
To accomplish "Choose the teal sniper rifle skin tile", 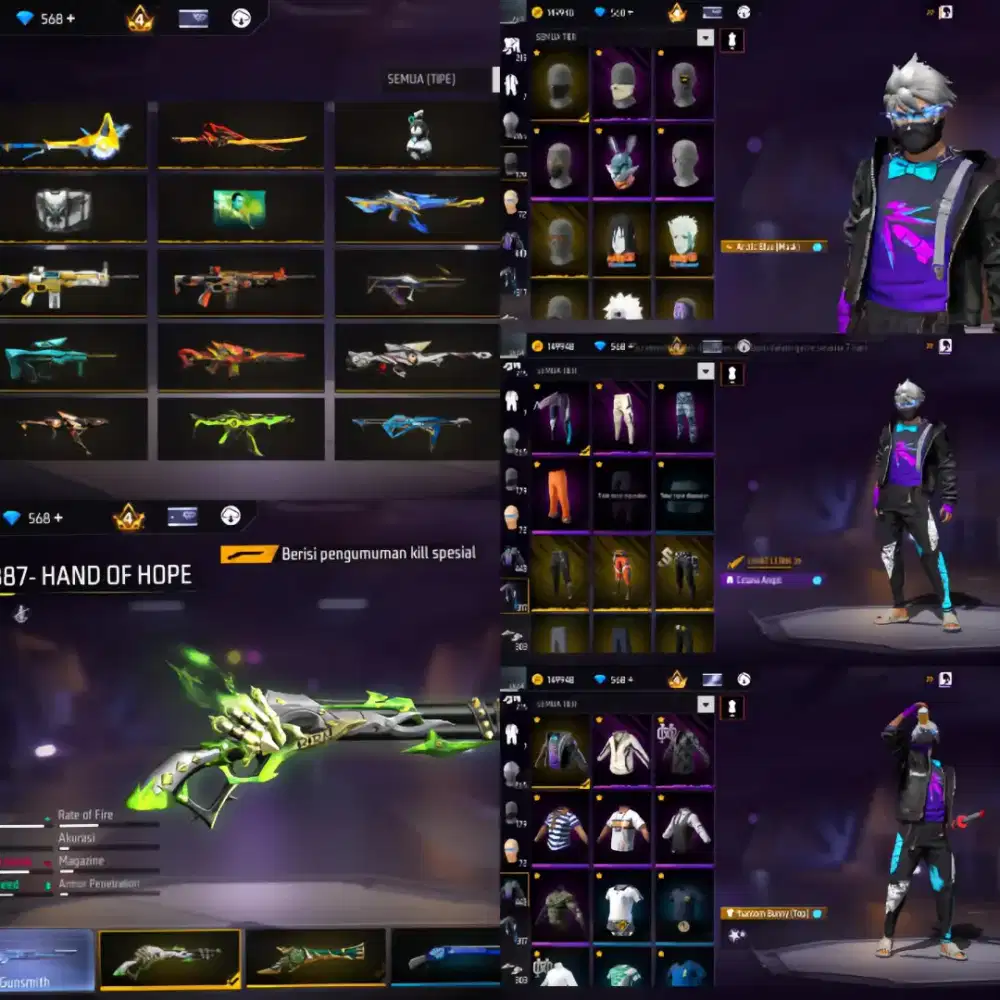I will [60, 357].
